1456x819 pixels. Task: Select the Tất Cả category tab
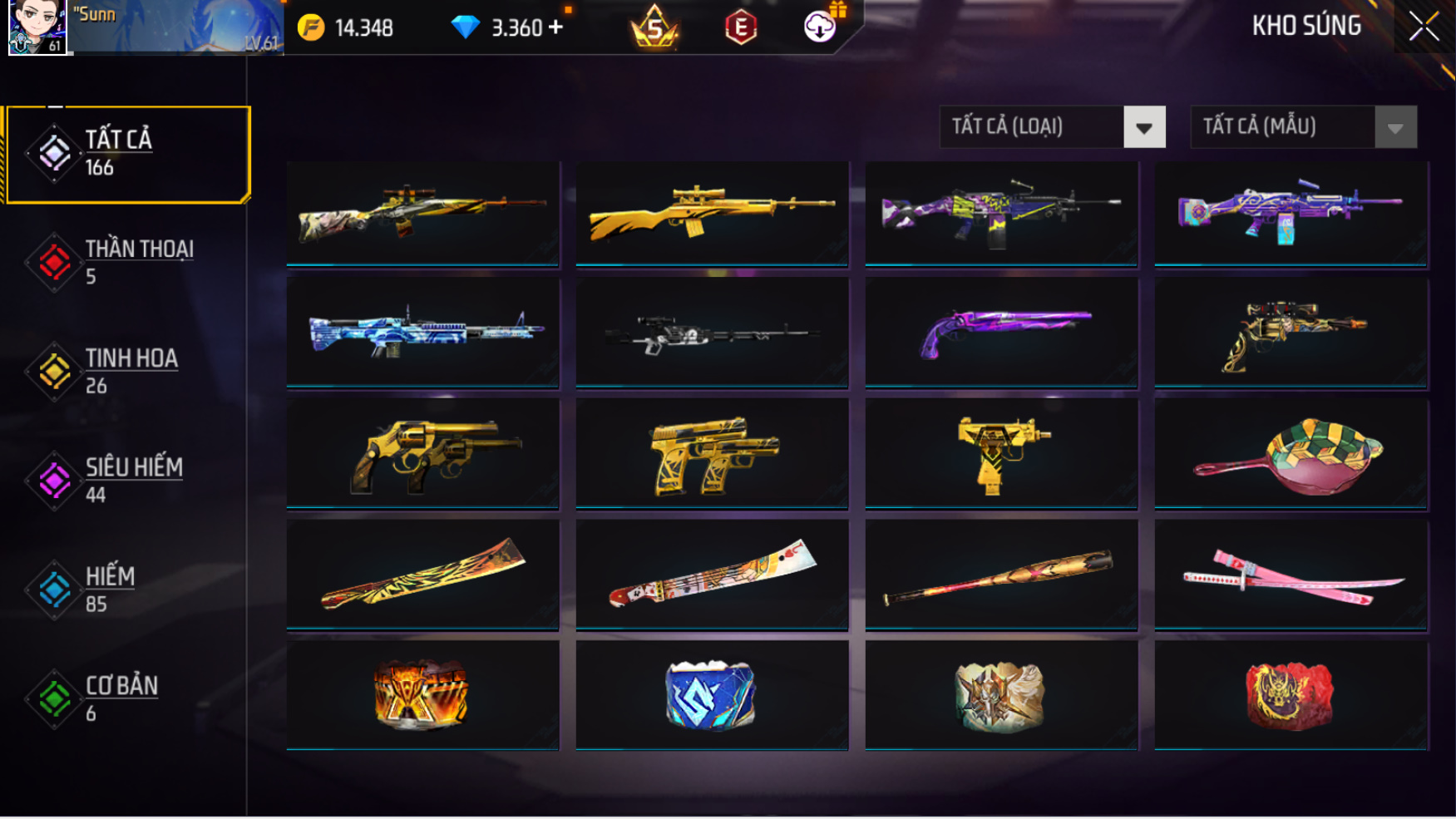tap(128, 154)
